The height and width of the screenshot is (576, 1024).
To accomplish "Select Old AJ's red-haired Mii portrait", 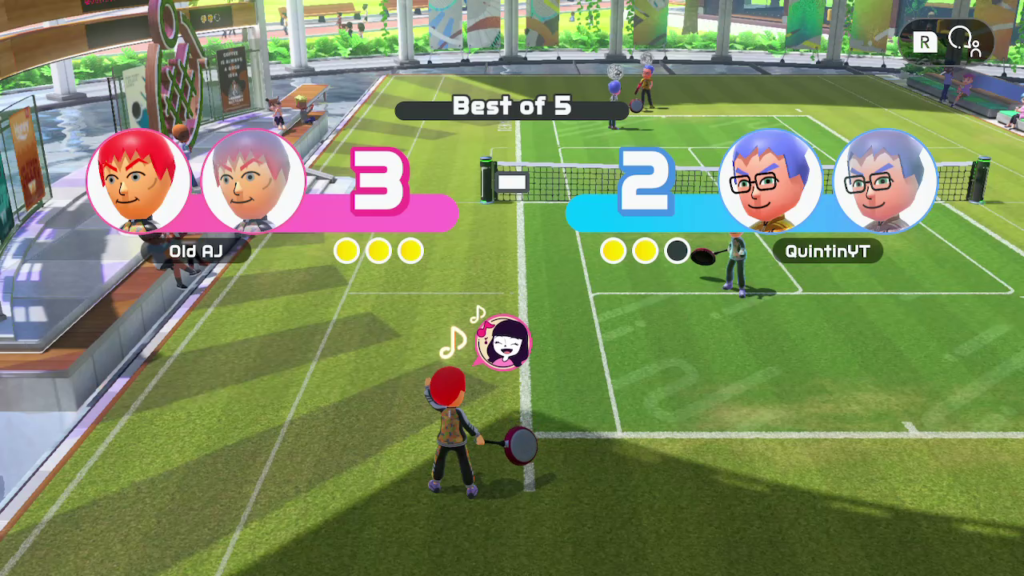I will pyautogui.click(x=138, y=181).
